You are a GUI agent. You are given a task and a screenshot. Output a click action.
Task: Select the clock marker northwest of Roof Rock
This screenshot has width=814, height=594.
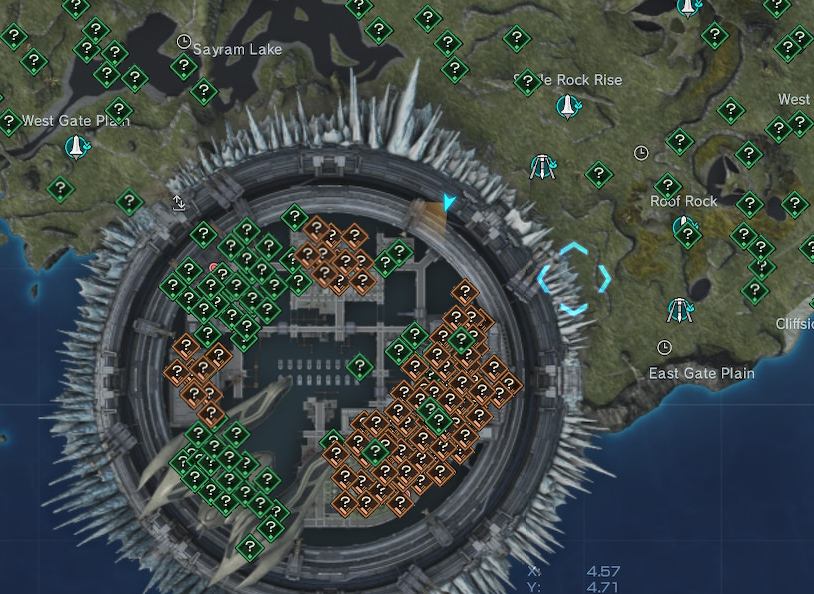(641, 153)
